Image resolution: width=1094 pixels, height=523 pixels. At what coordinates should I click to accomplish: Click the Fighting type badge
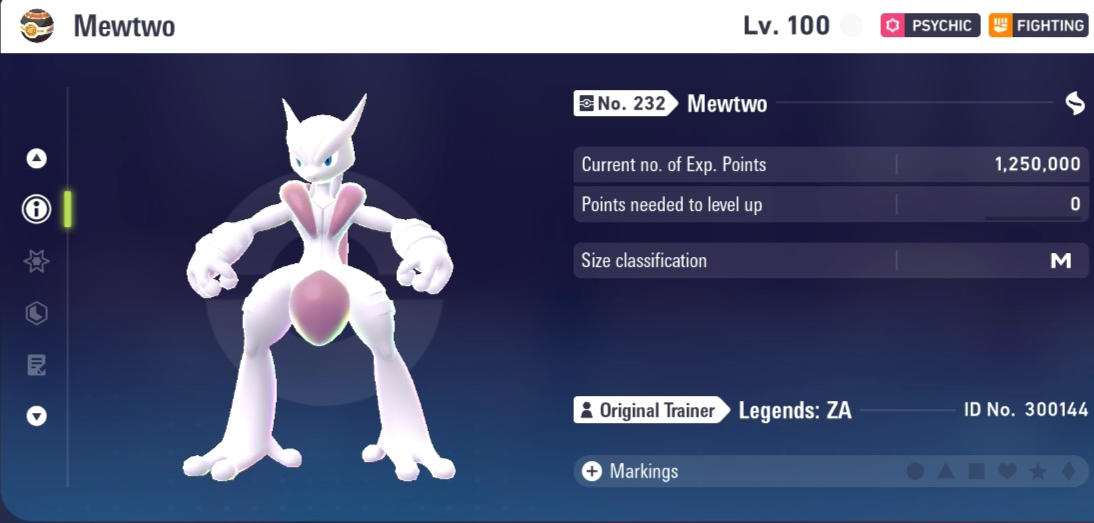(x=1038, y=26)
